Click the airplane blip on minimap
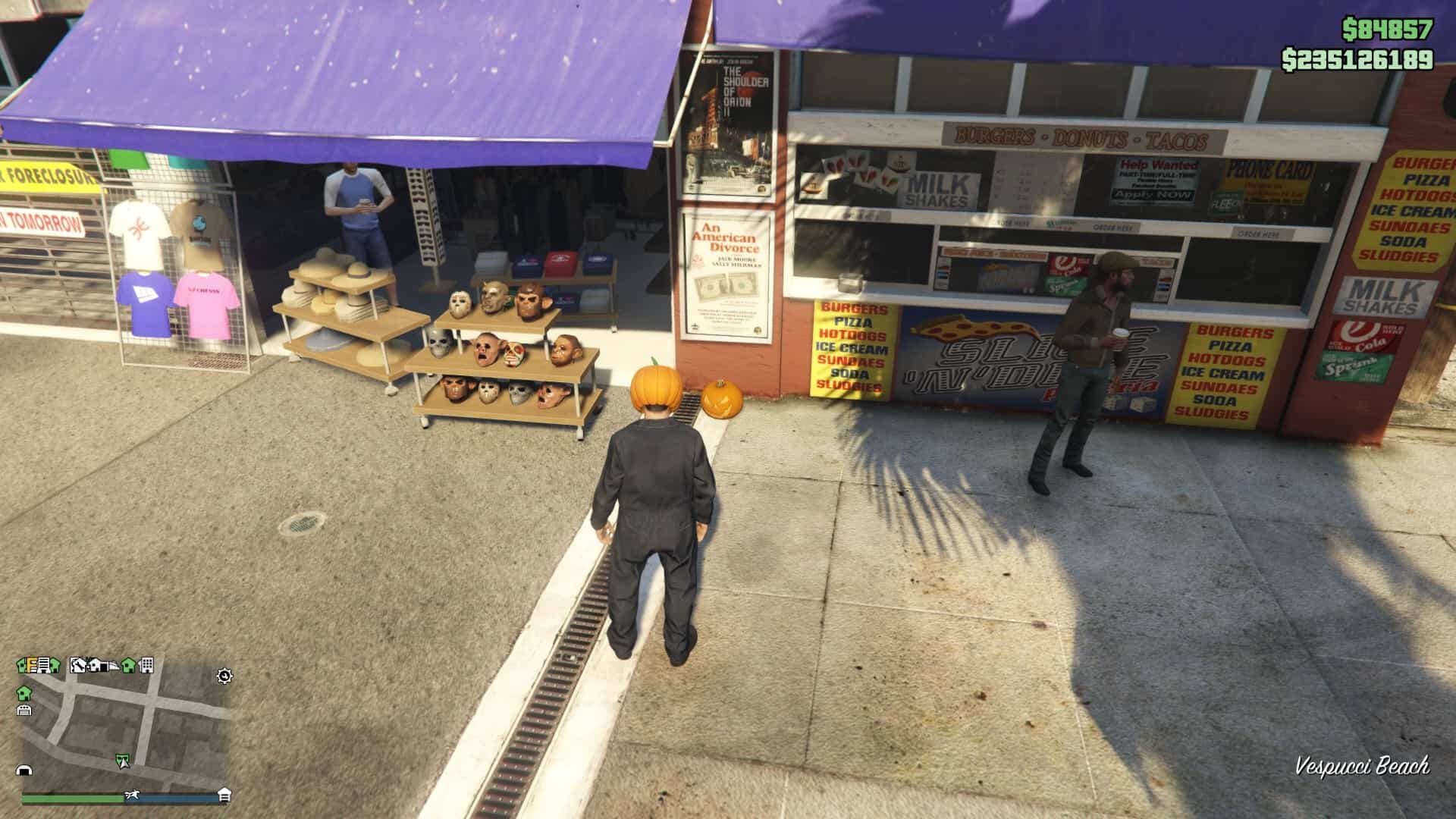 (x=132, y=794)
